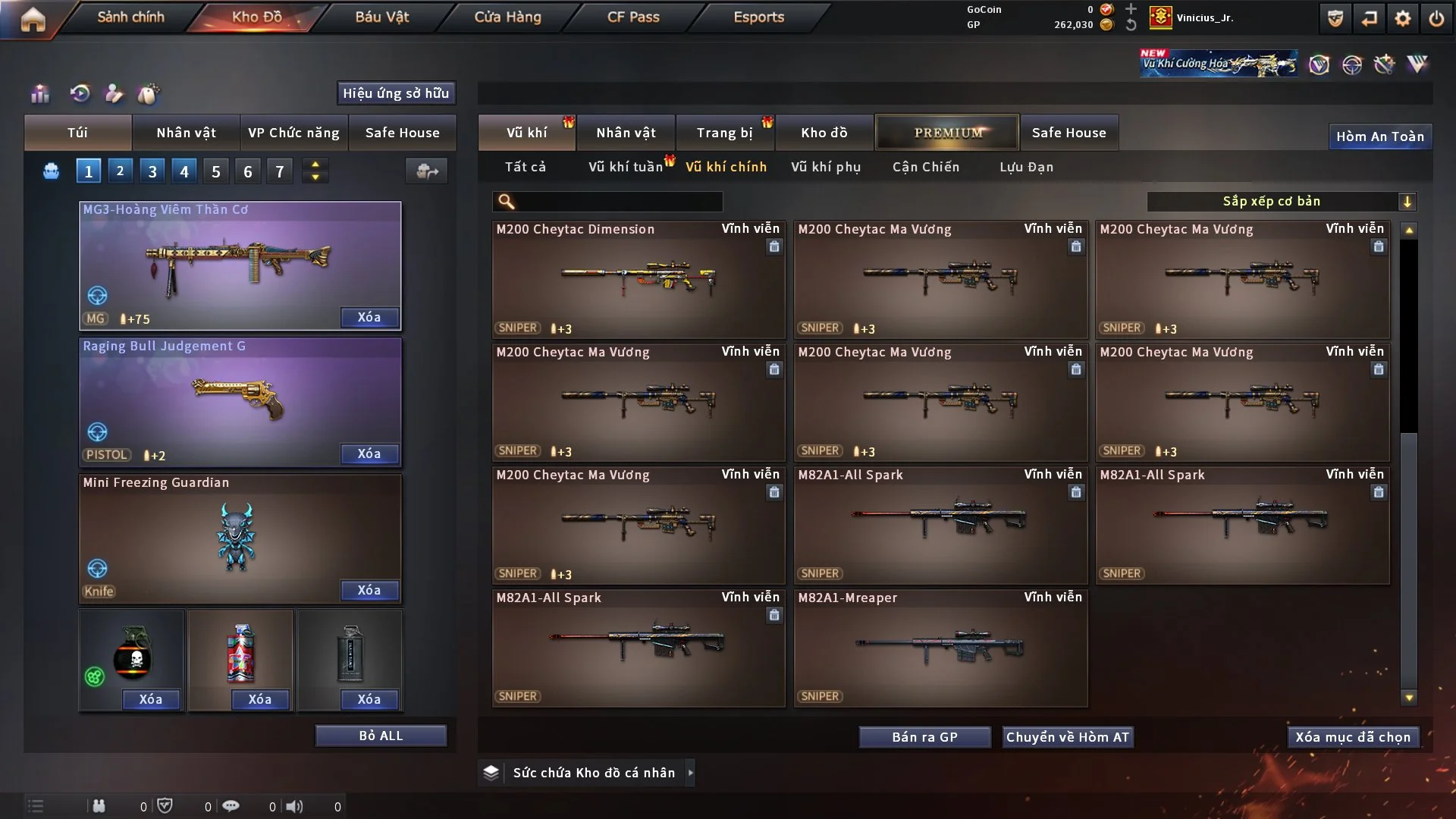This screenshot has width=1456, height=819.
Task: Open Hòm An Toàn safe box
Action: pos(1379,136)
